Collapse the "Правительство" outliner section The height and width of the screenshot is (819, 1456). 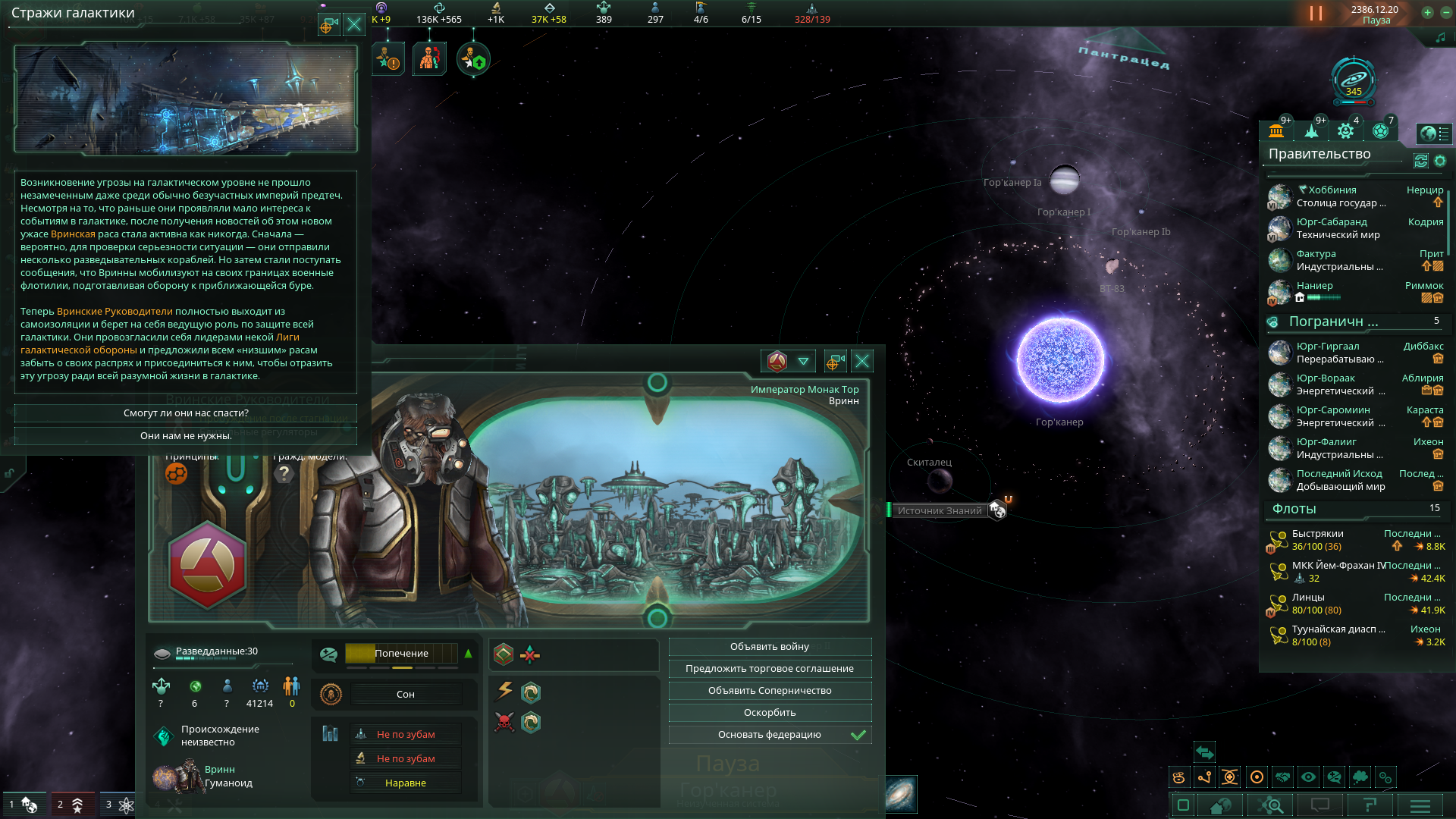point(1319,154)
